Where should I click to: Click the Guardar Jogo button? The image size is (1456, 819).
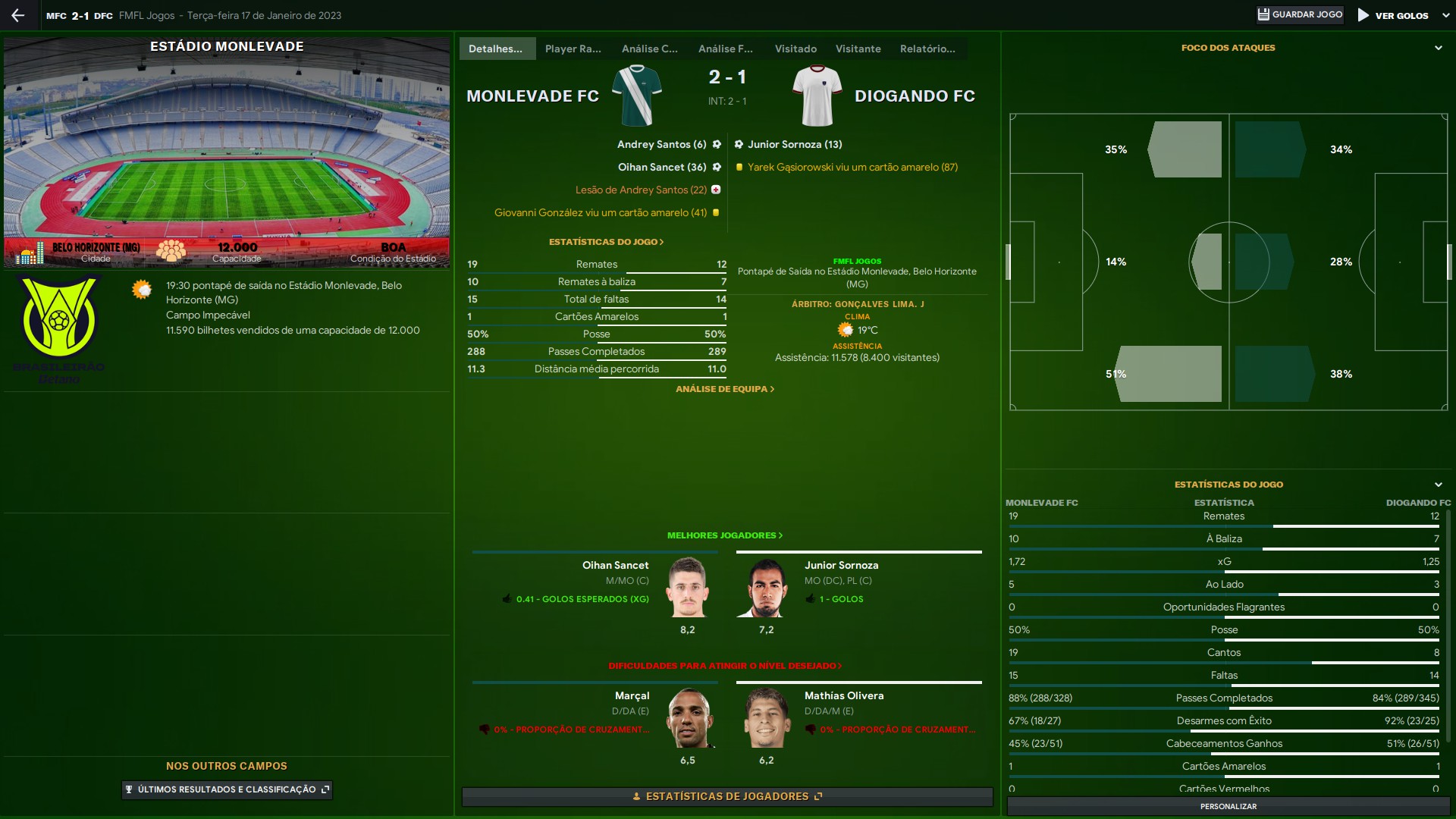coord(1300,15)
